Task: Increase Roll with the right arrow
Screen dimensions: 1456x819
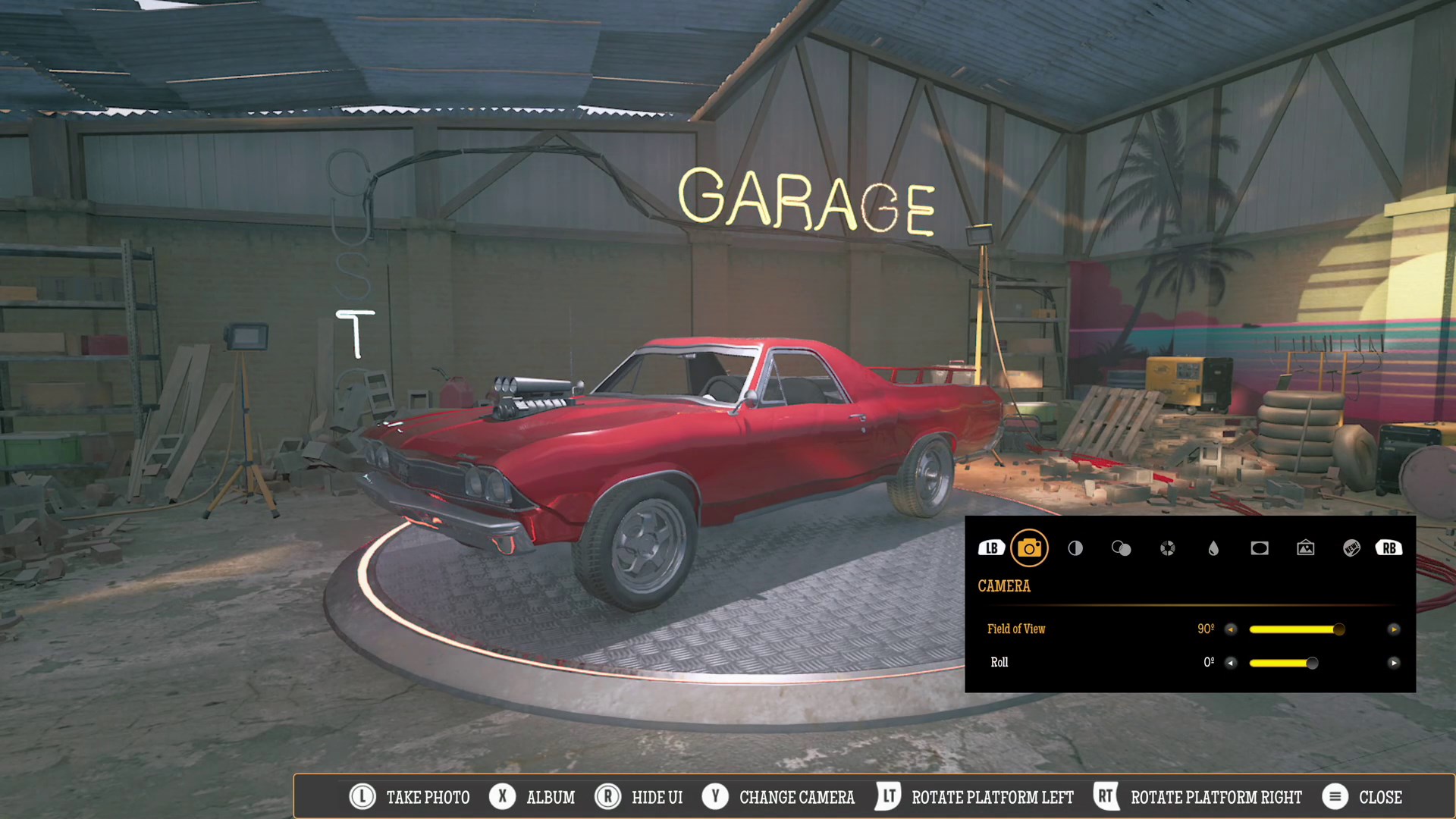Action: point(1394,663)
